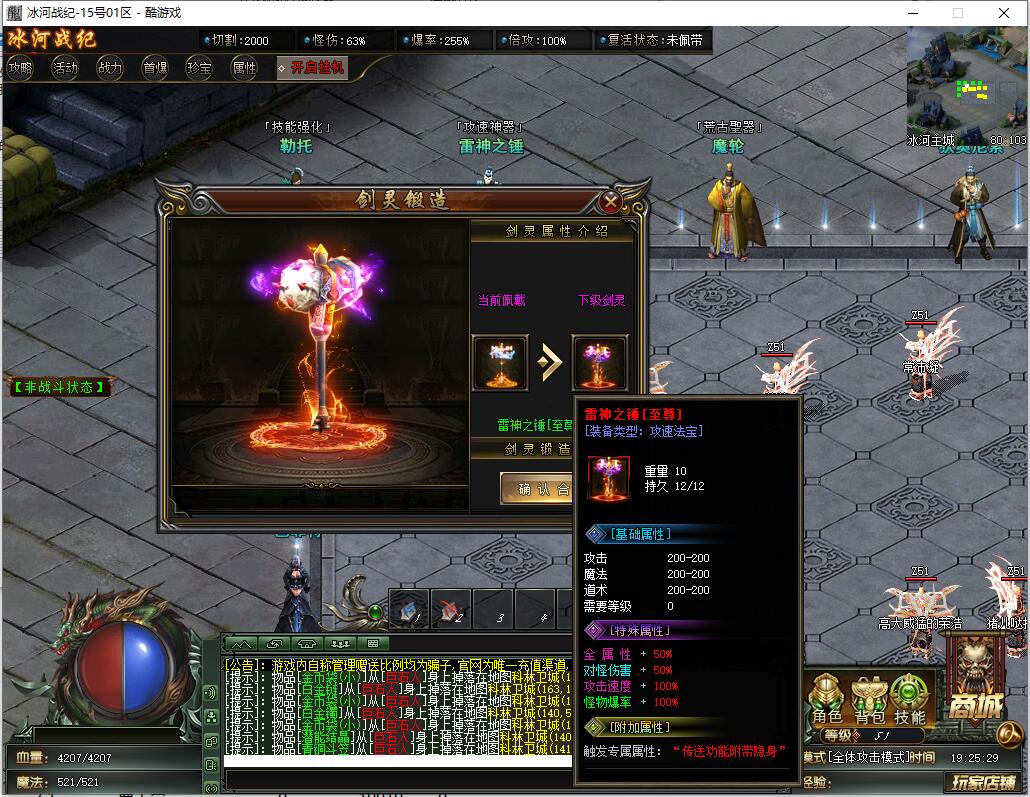Open the 攻略 guide menu

(20, 68)
